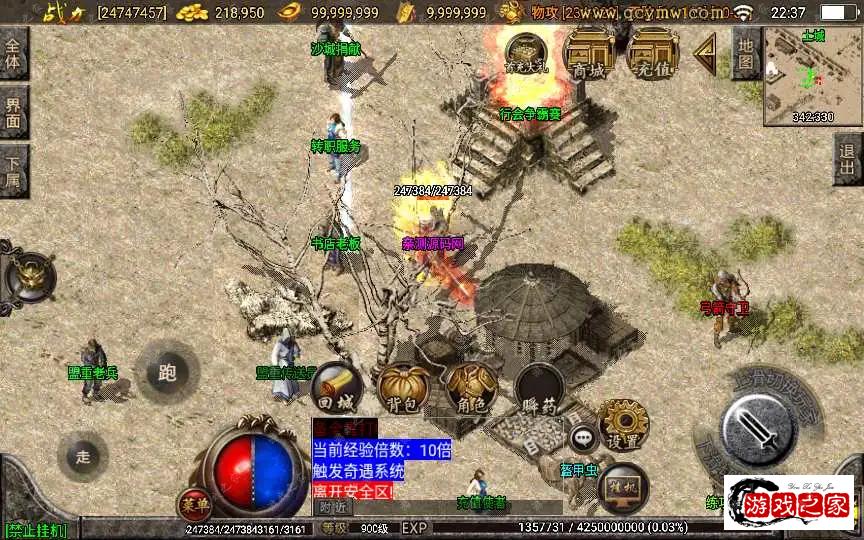The image size is (864, 540).
Task: Click the helmet portrait icon
Action: click(29, 275)
